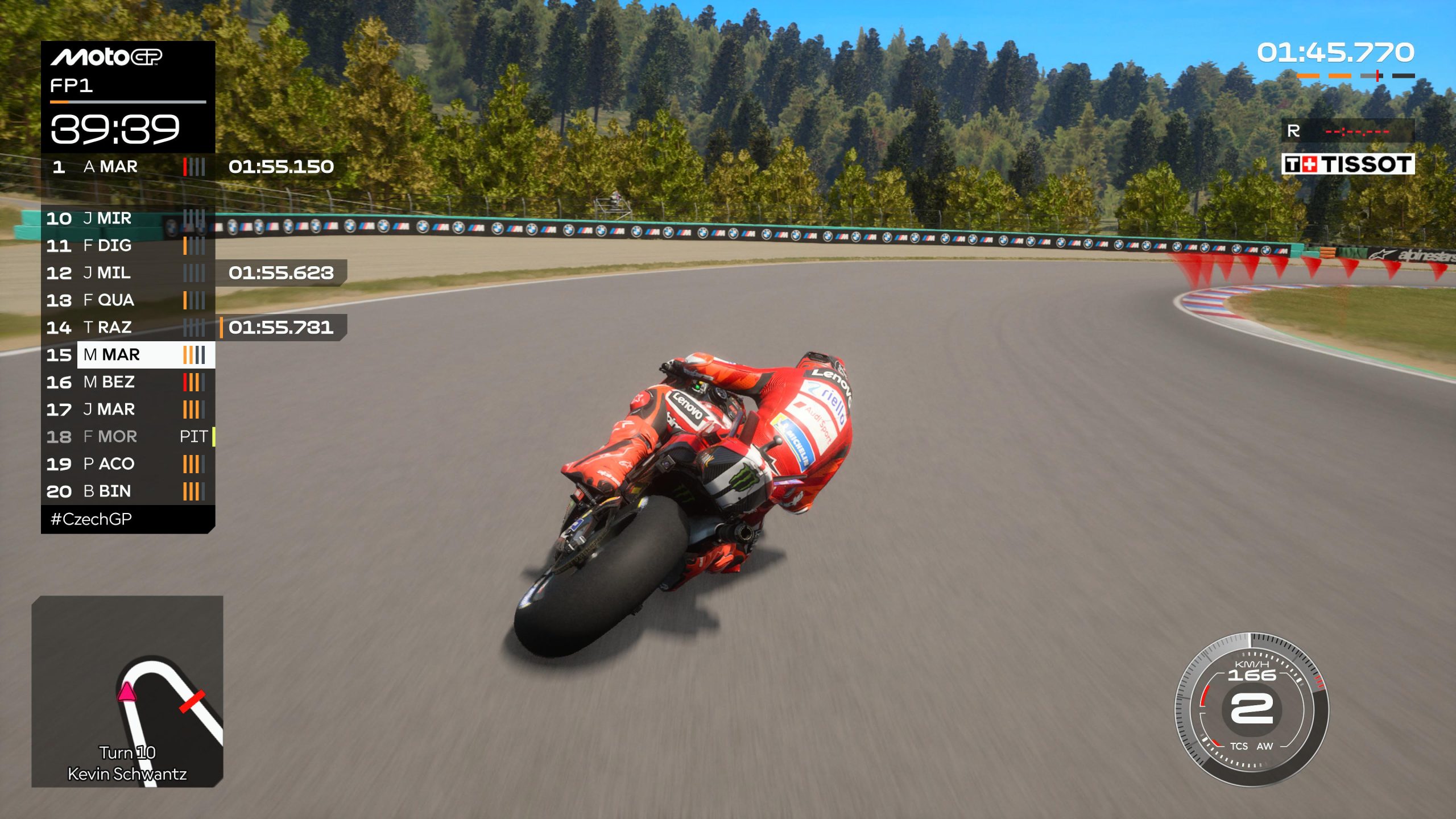Open the Turn 10 track minimap

click(127, 691)
